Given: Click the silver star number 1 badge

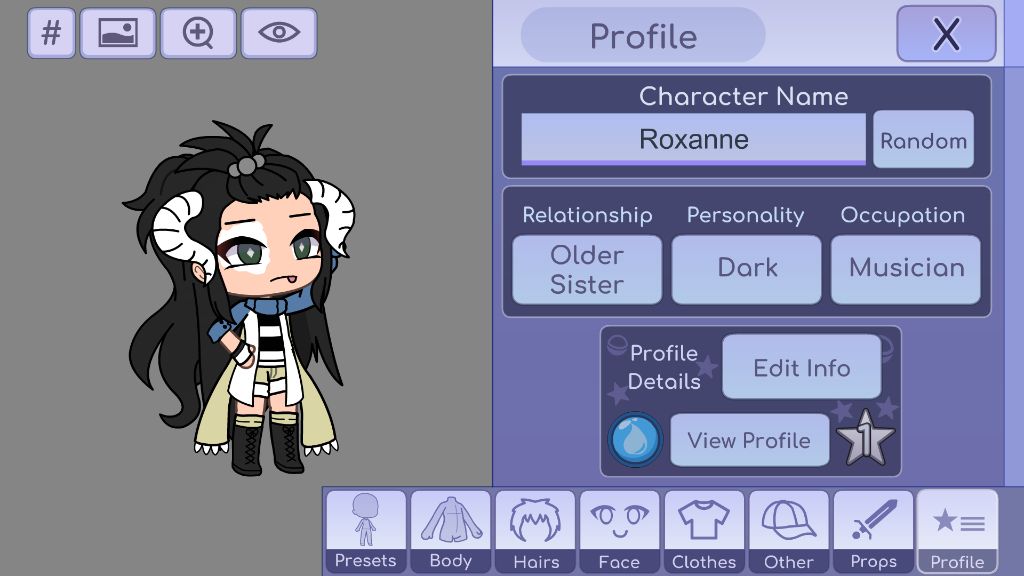Looking at the screenshot, I should 866,440.
